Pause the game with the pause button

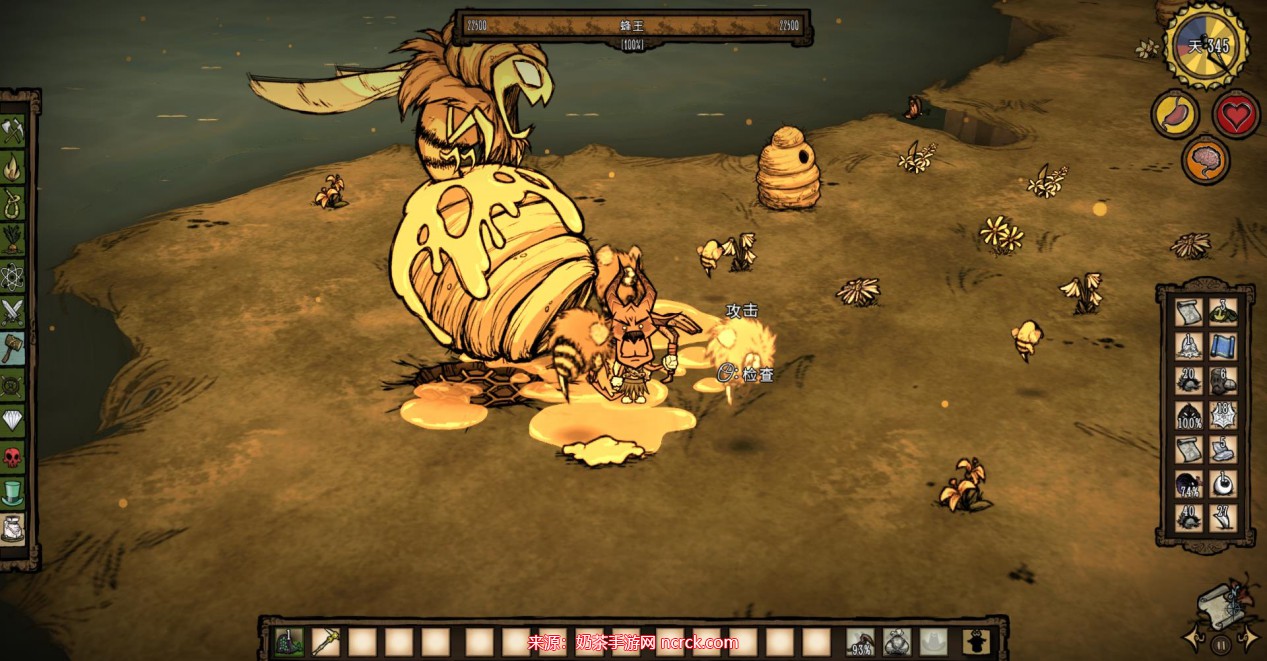click(1220, 645)
